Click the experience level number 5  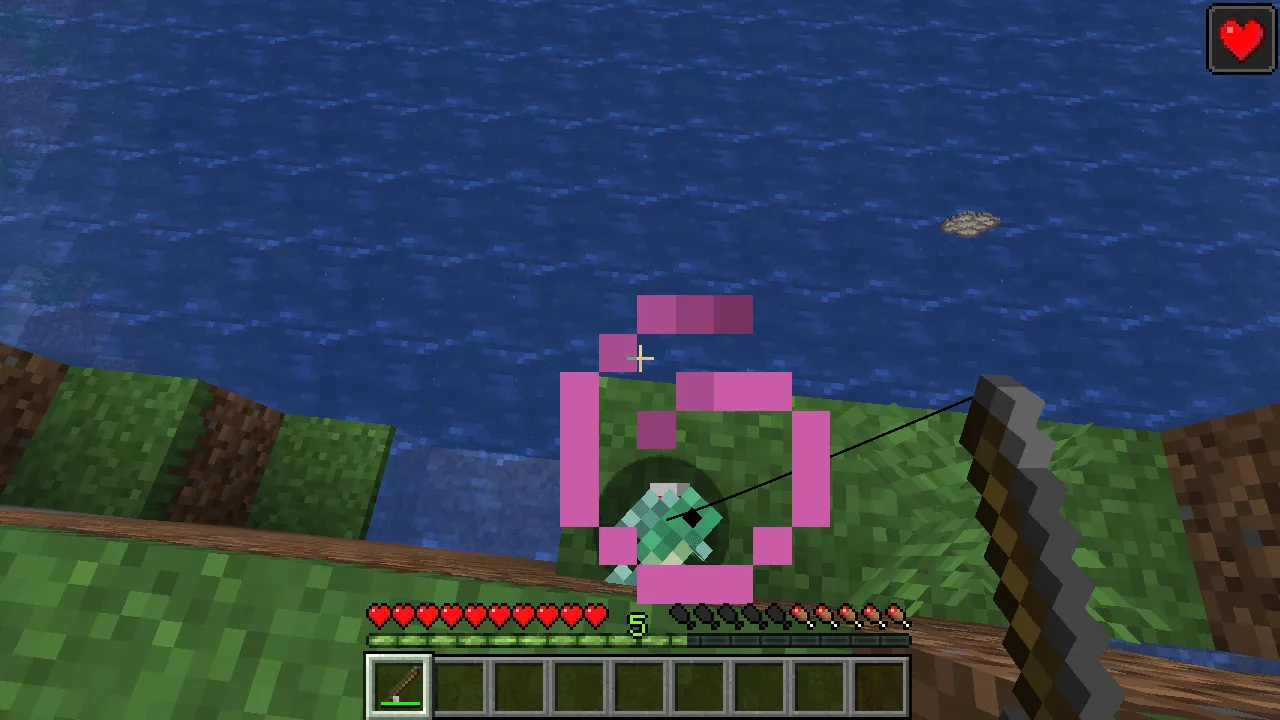tap(640, 624)
